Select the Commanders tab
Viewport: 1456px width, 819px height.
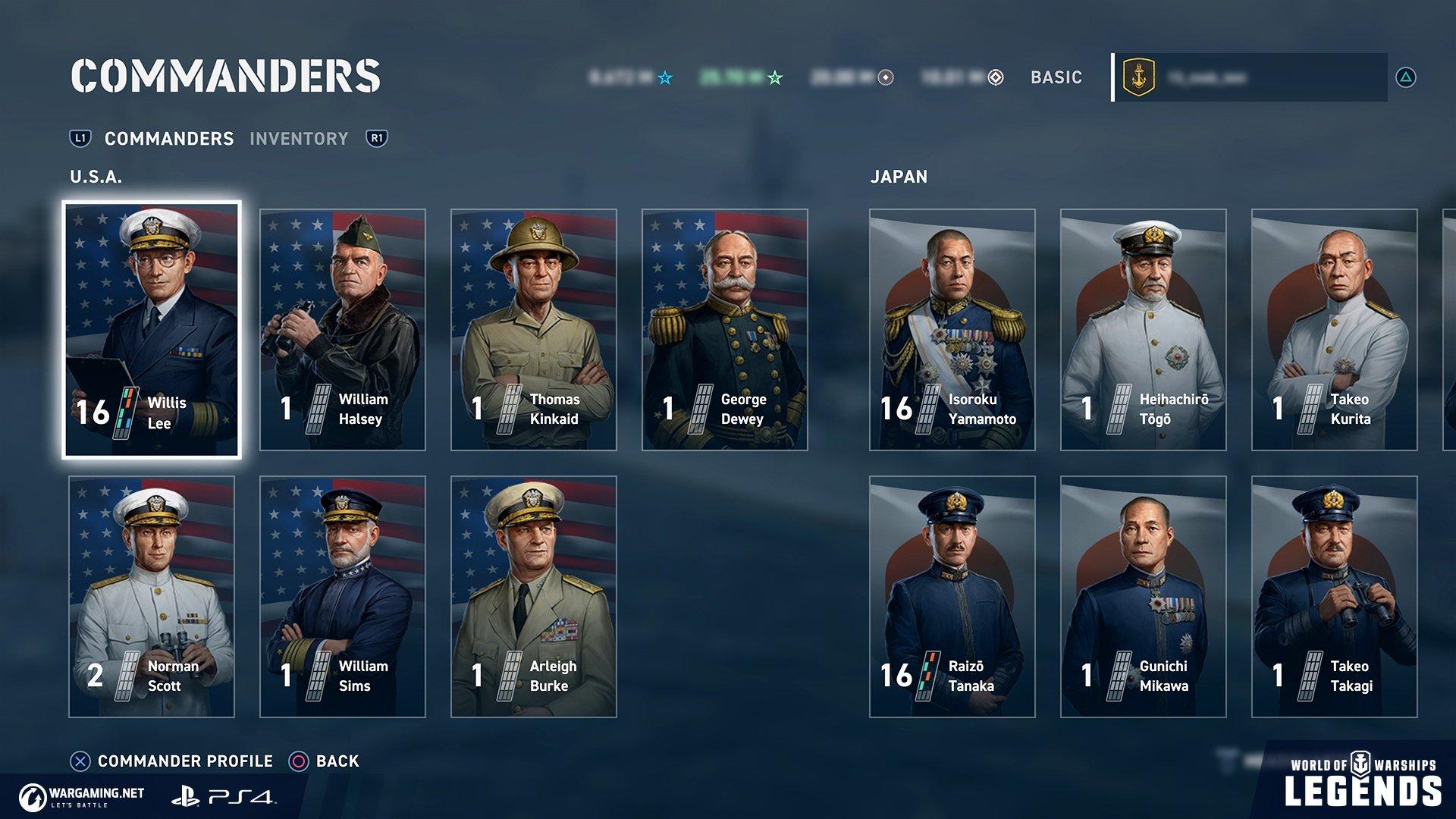pos(168,139)
